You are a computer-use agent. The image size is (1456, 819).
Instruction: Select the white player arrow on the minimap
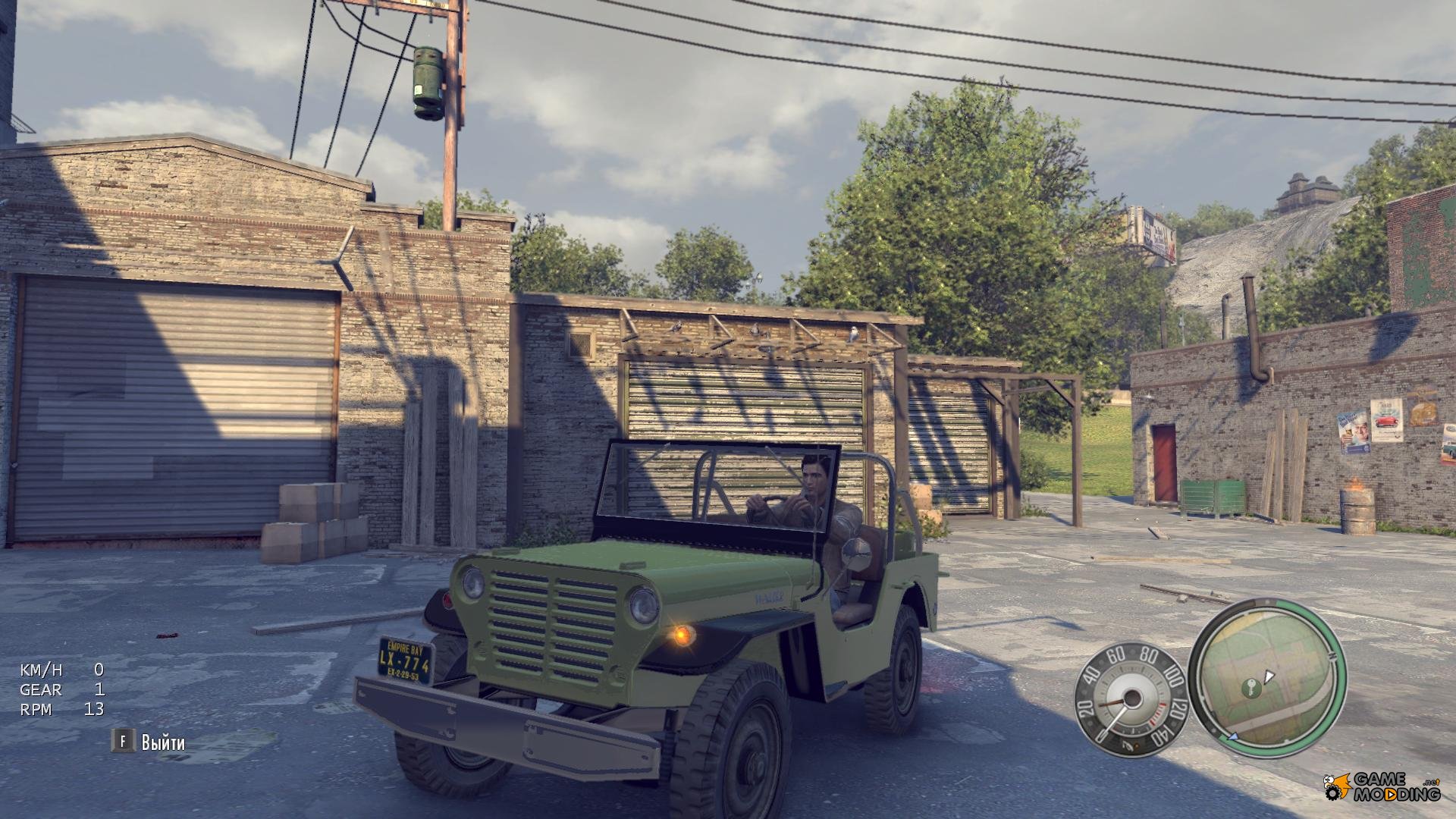[x=1269, y=675]
